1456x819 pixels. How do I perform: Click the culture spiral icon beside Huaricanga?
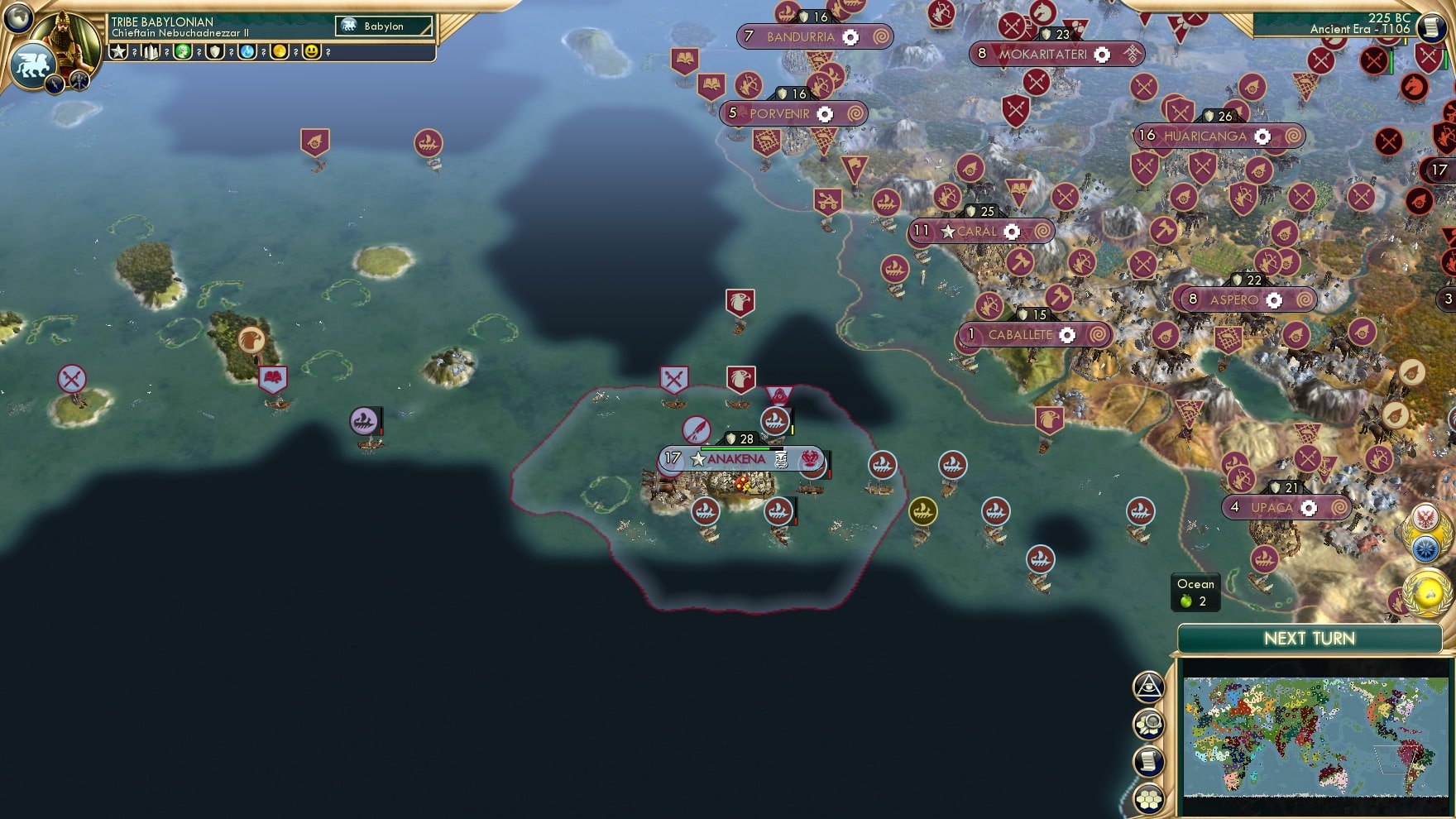pos(1293,135)
